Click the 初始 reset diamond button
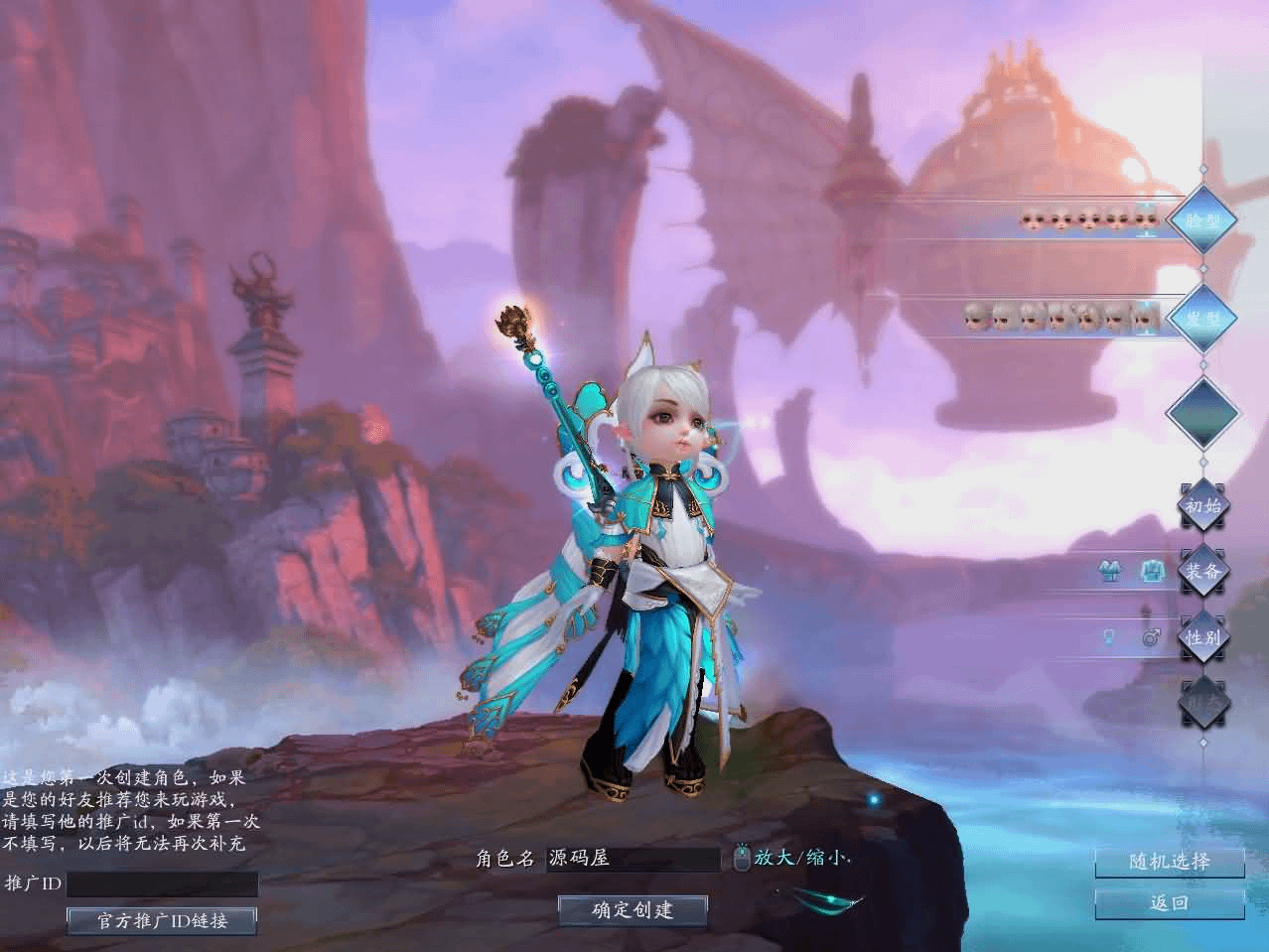Image resolution: width=1269 pixels, height=952 pixels. coord(1202,505)
